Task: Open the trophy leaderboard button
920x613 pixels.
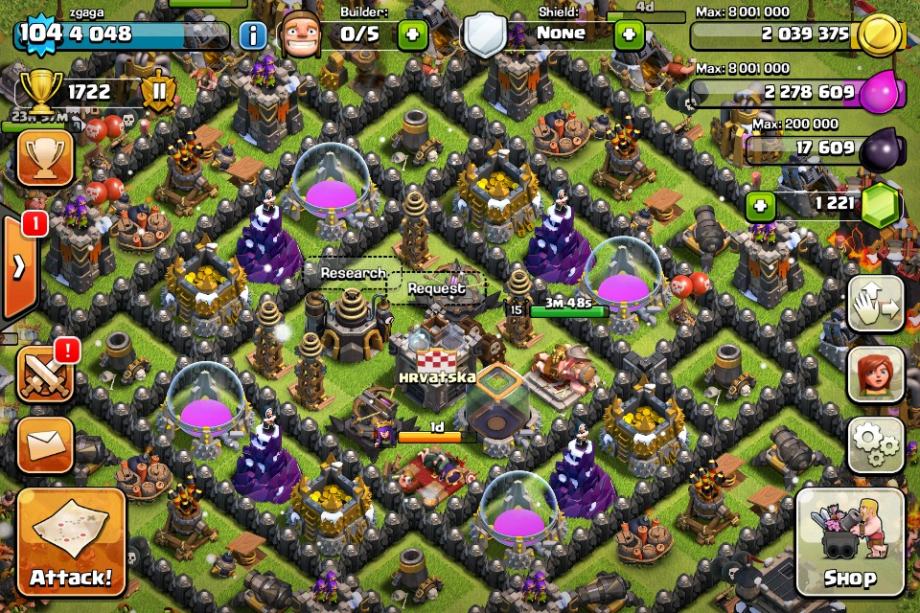Action: tap(45, 158)
